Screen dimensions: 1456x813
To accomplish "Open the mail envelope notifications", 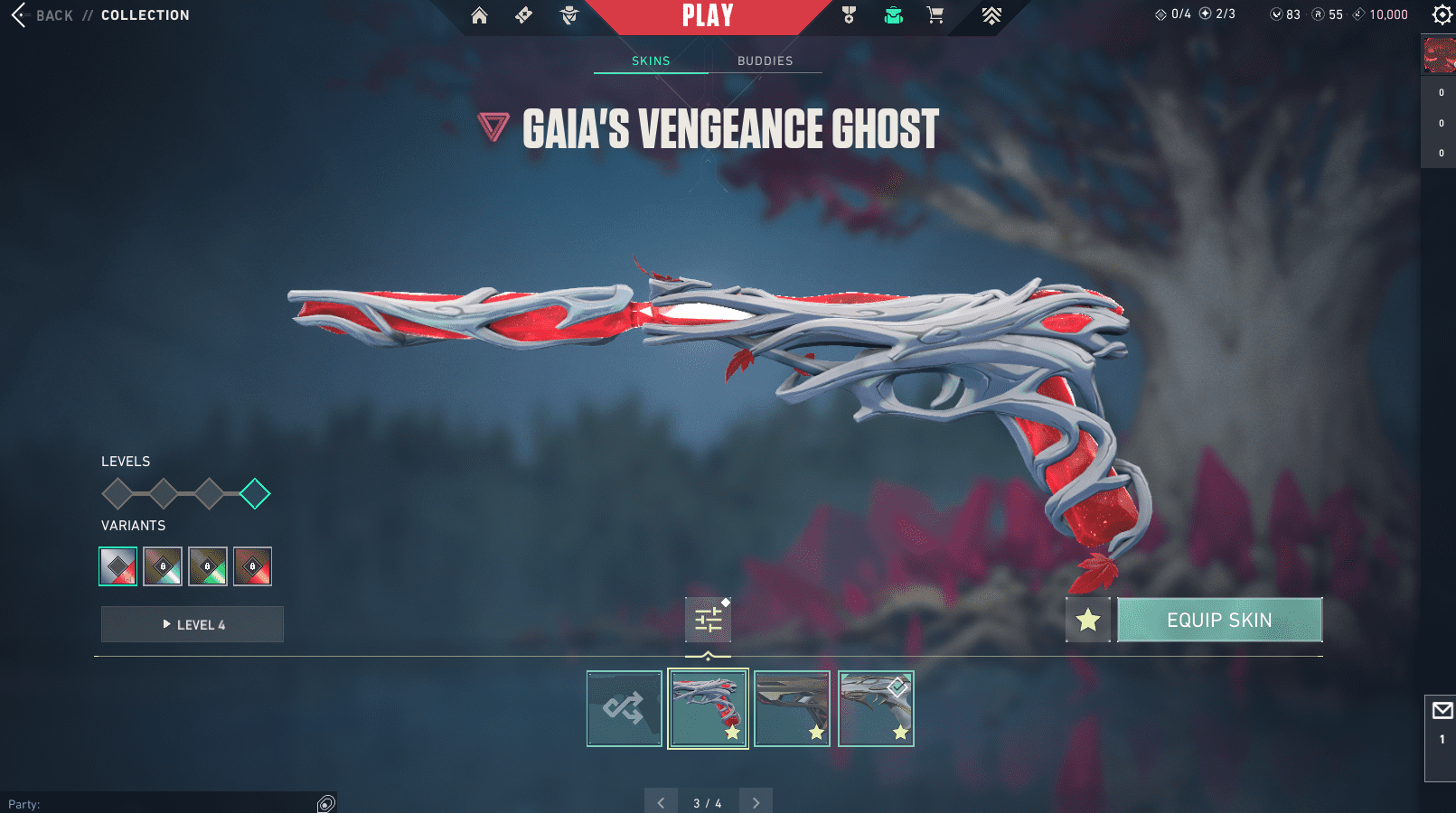I will (x=1442, y=711).
